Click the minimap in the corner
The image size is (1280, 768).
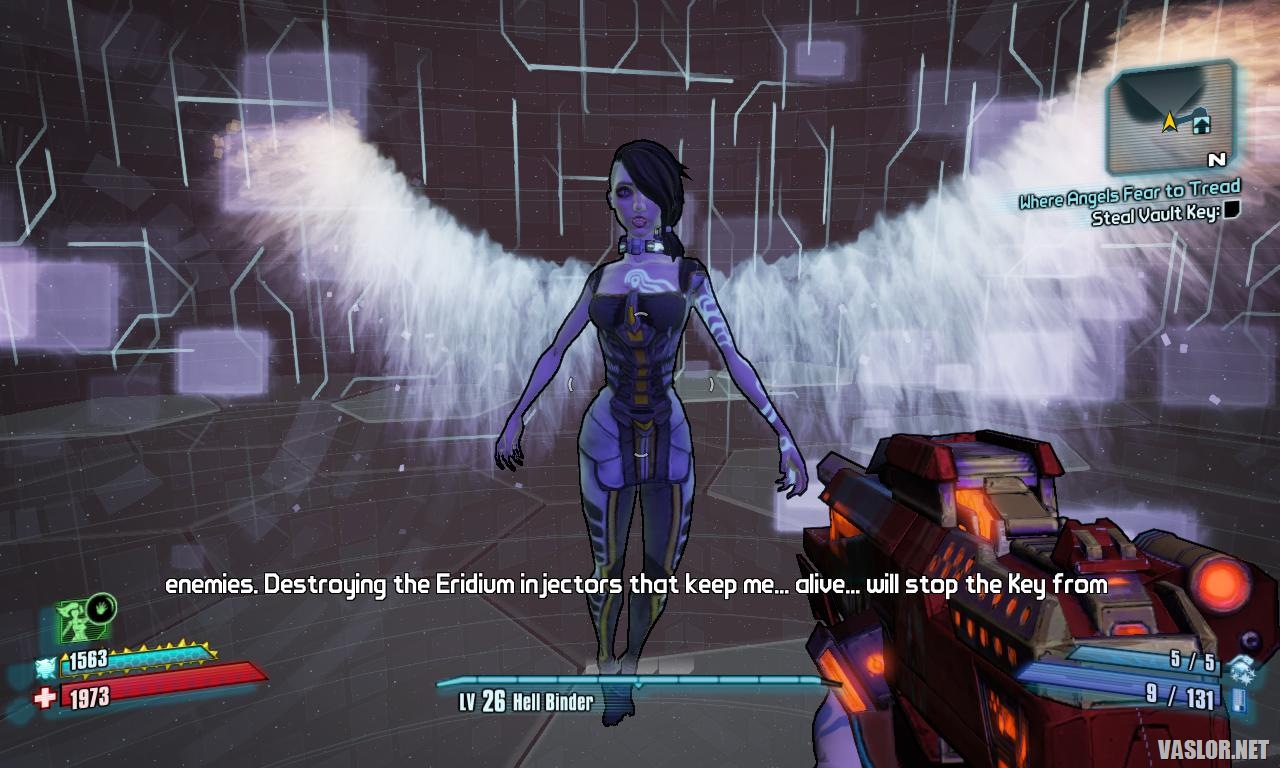coord(1170,117)
